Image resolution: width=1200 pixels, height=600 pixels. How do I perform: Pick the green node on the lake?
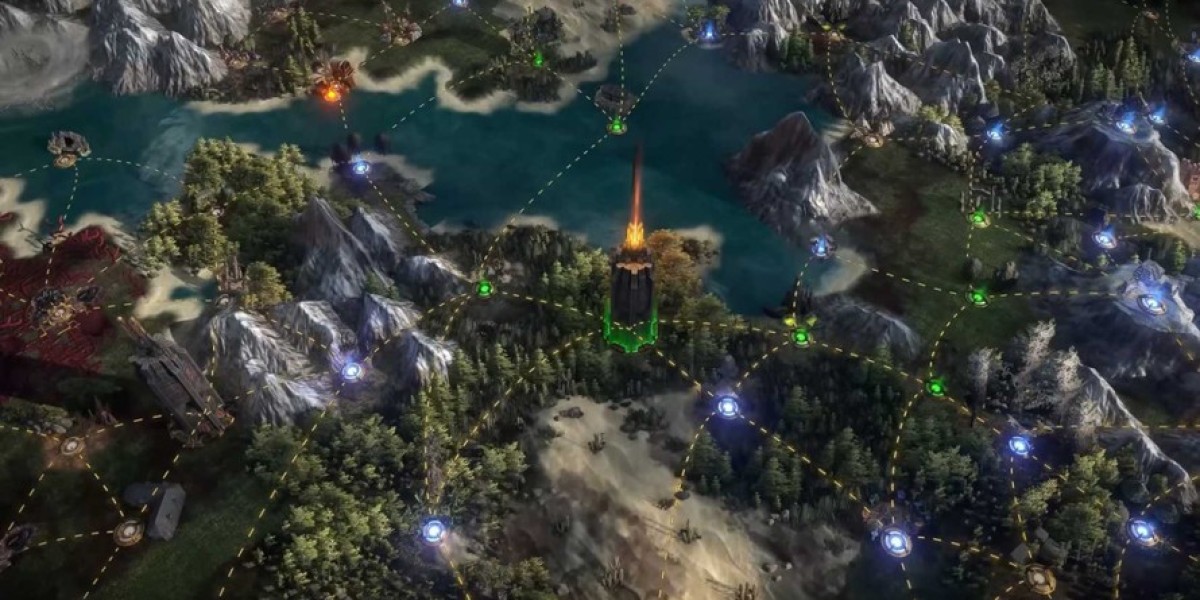click(x=617, y=127)
